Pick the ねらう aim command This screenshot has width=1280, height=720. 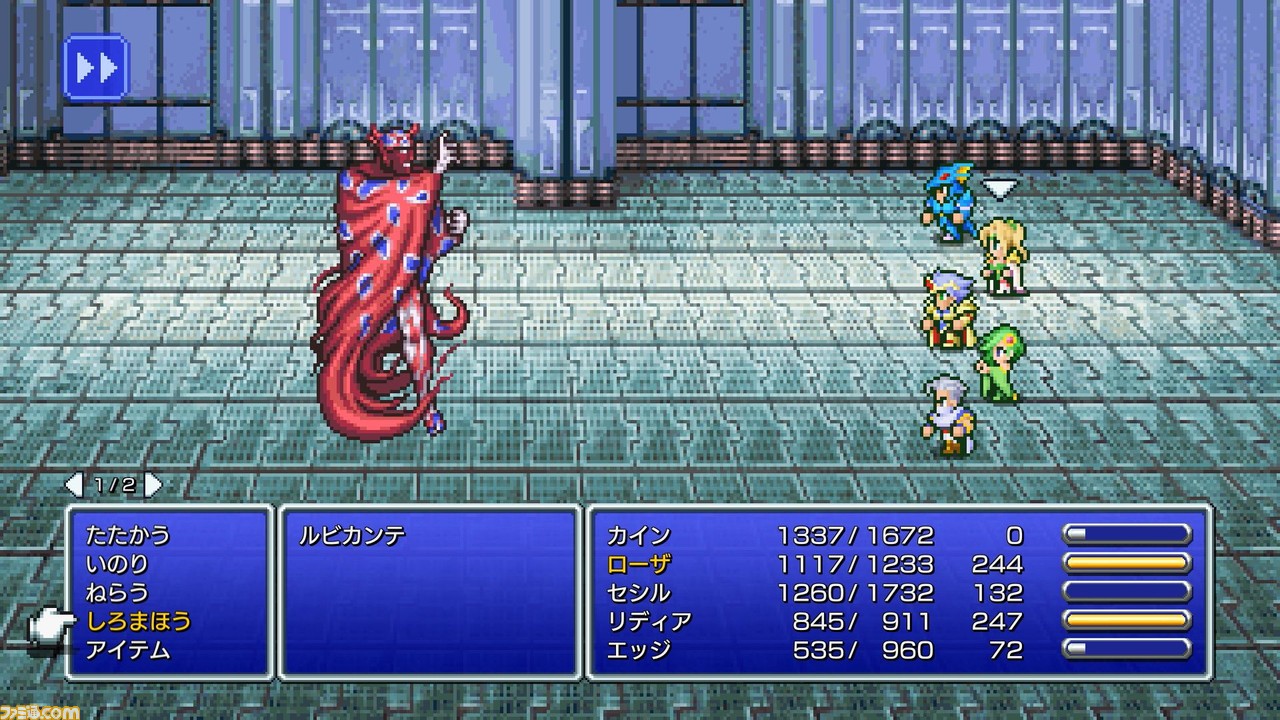click(117, 593)
